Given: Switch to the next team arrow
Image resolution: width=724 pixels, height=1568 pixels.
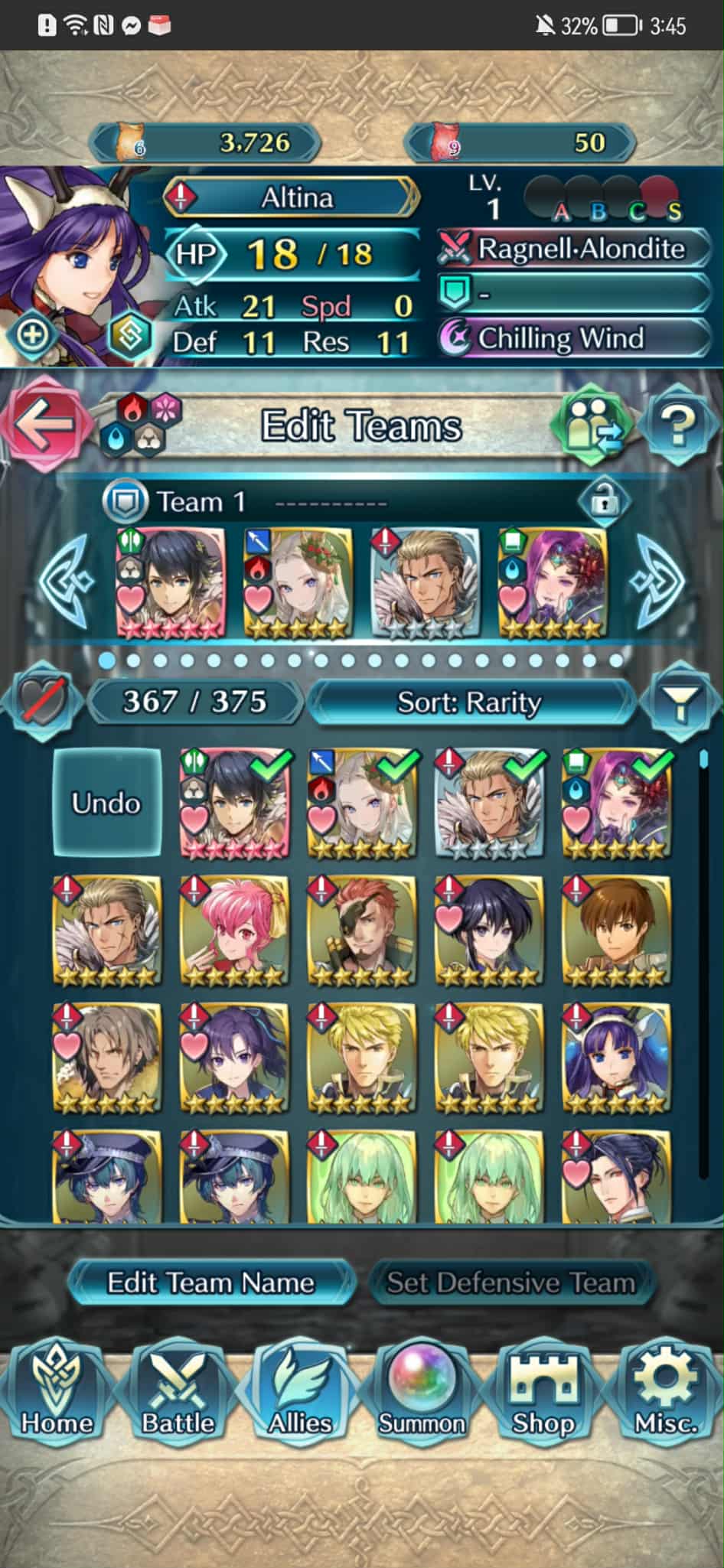Looking at the screenshot, I should pos(659,579).
